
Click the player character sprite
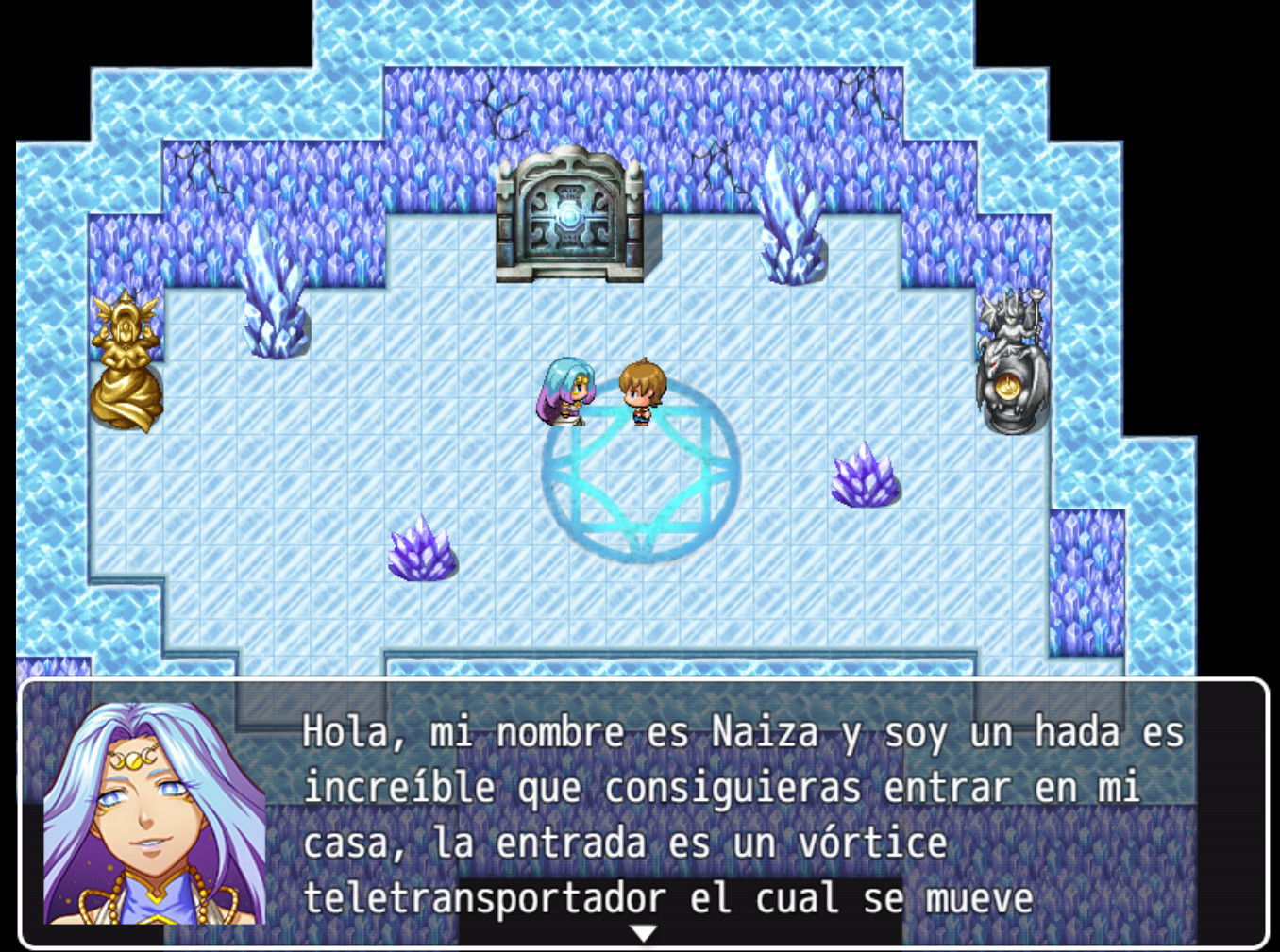(x=640, y=392)
